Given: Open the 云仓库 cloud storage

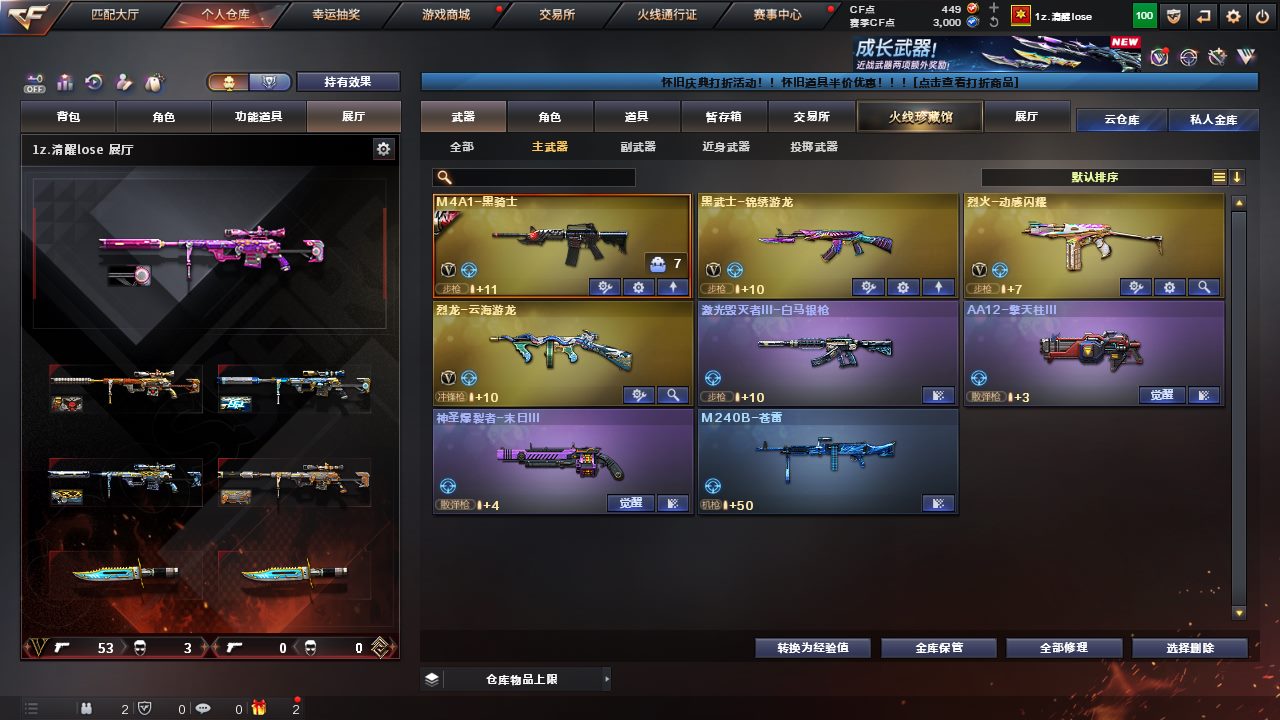Looking at the screenshot, I should [x=1121, y=120].
